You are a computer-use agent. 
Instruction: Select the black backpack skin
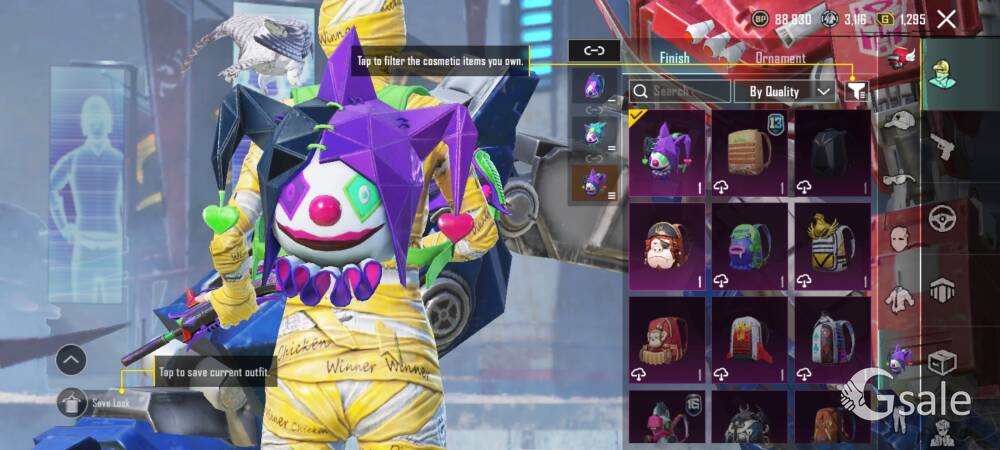coord(833,152)
